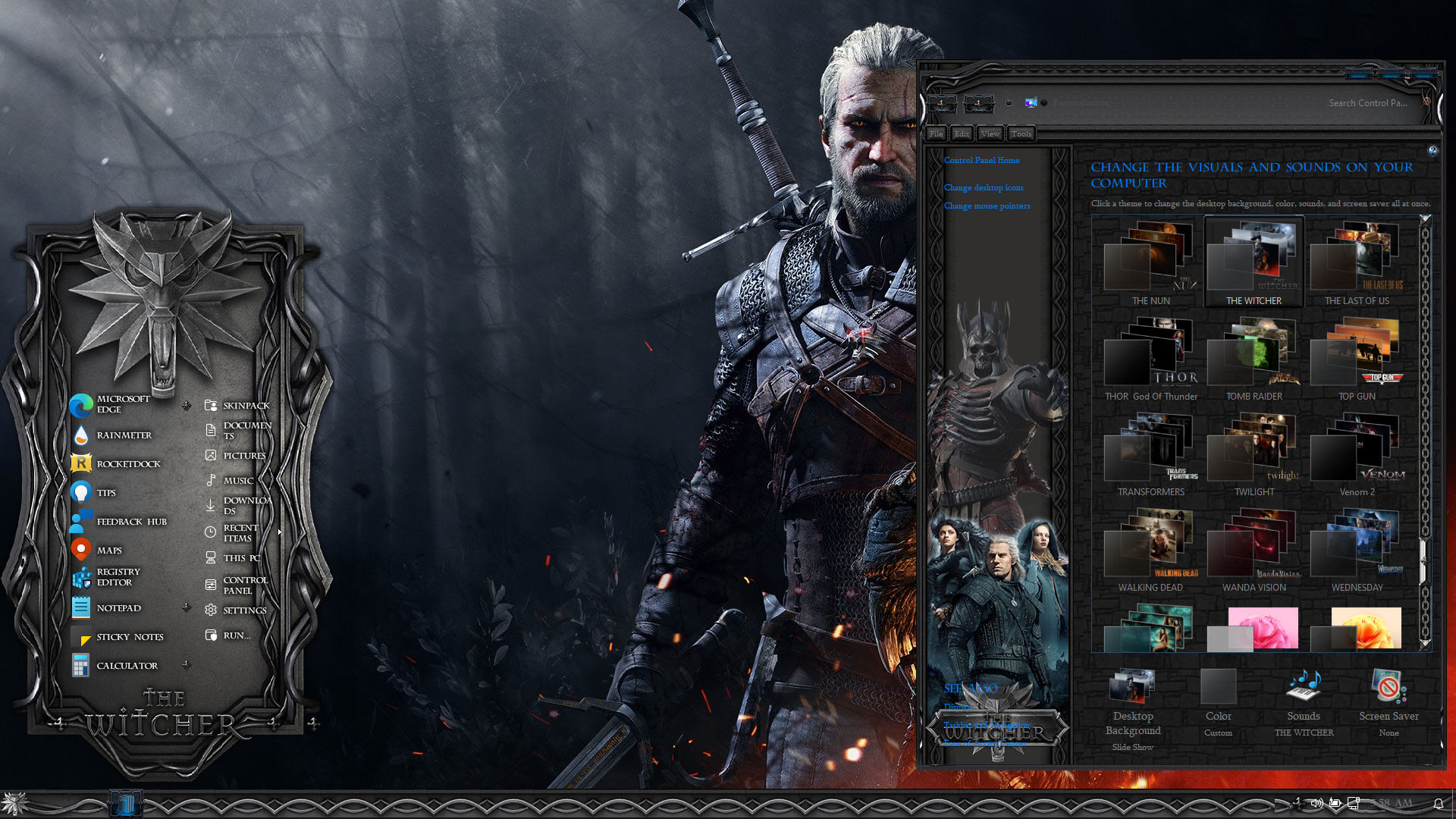Open the Screen Saver settings
1456x819 pixels.
pyautogui.click(x=1389, y=701)
